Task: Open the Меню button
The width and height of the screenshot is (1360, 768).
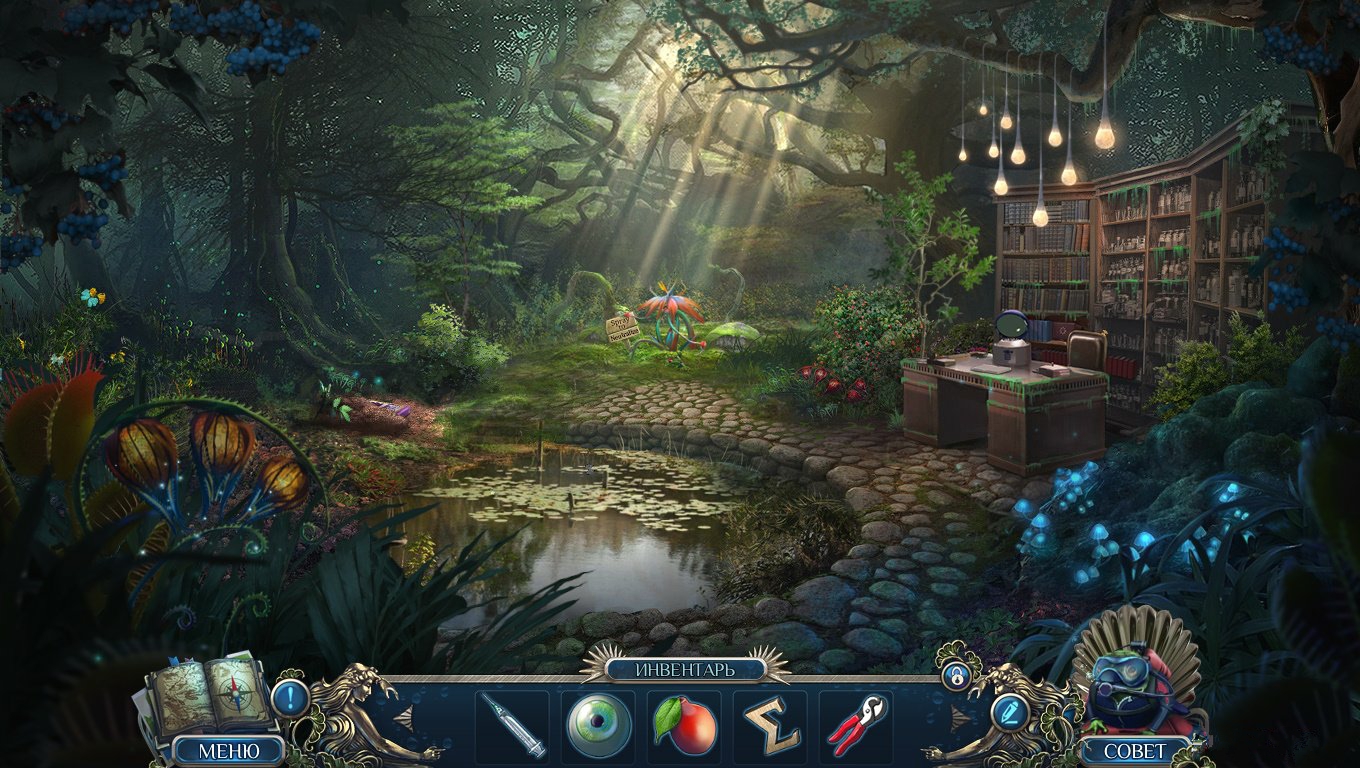Action: (x=228, y=750)
